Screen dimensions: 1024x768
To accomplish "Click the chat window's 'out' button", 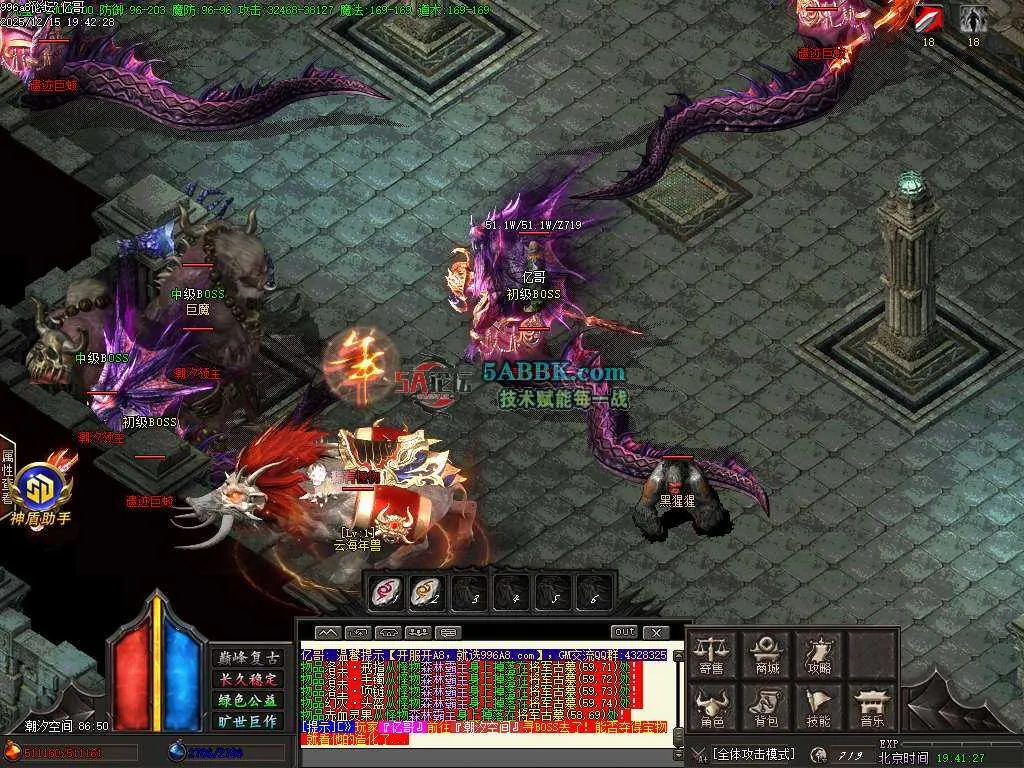I will coord(624,632).
